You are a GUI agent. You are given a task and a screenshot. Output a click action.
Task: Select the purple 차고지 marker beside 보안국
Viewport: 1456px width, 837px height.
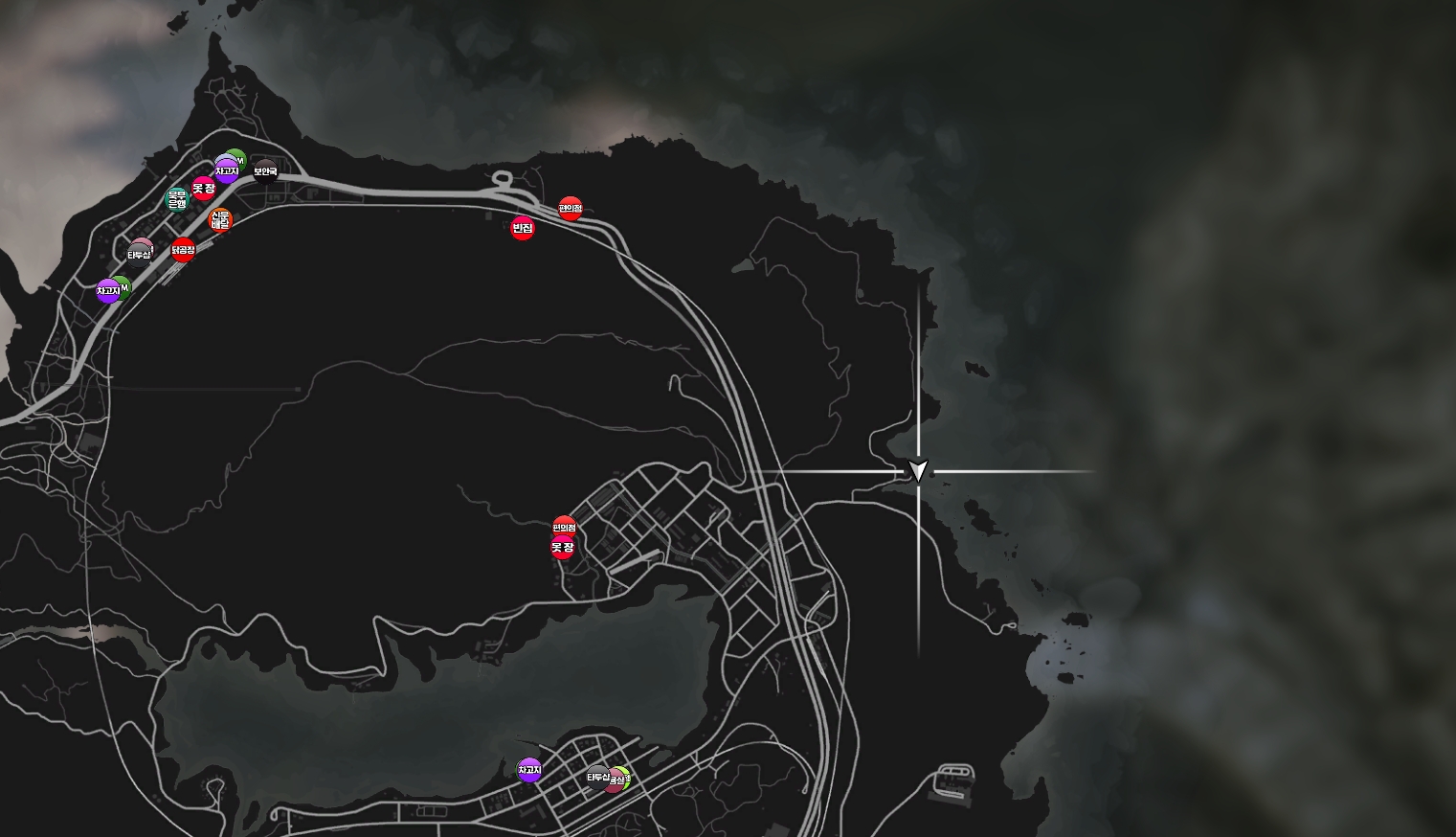(226, 171)
